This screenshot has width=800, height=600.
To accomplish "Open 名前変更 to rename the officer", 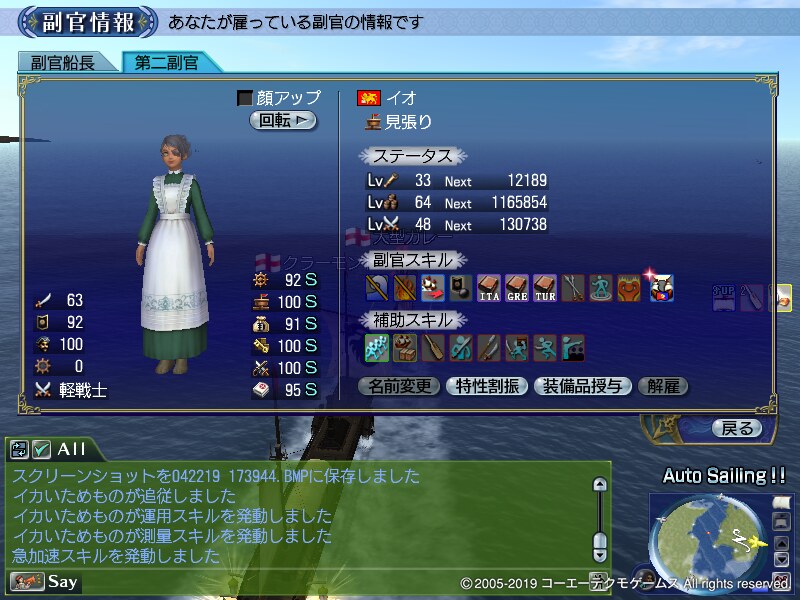I will [x=399, y=386].
